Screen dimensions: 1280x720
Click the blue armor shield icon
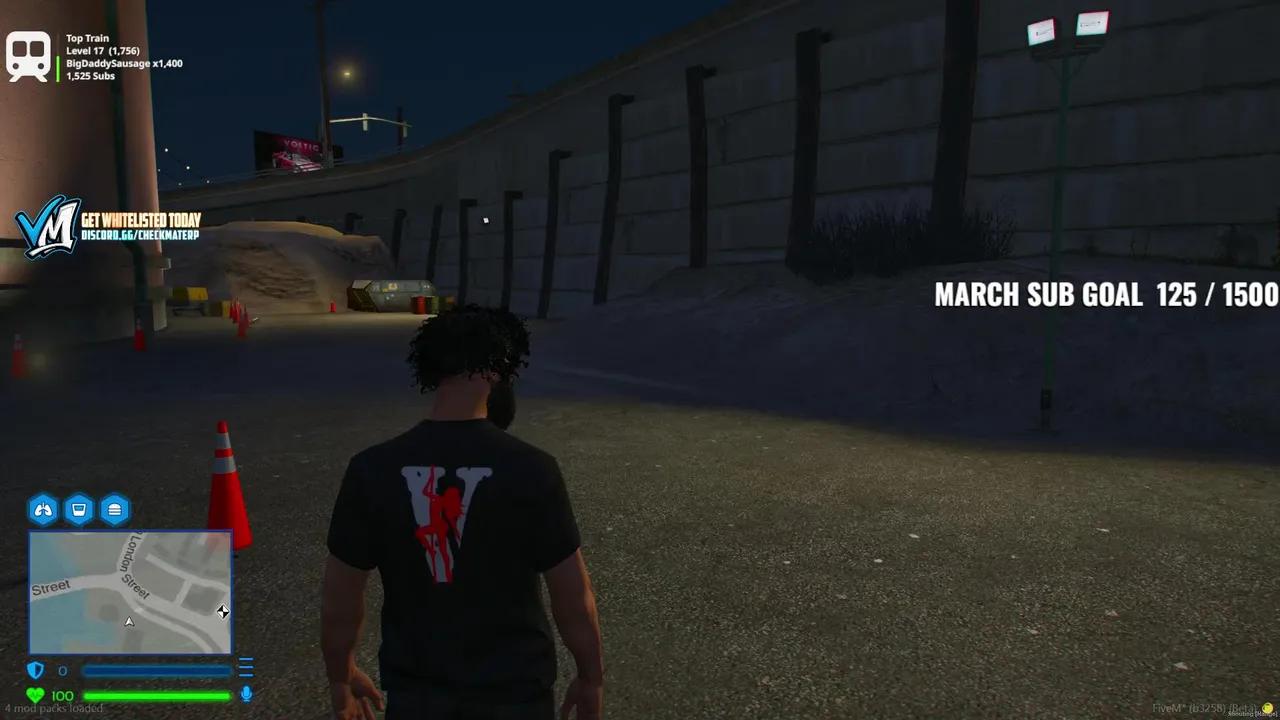tap(36, 670)
